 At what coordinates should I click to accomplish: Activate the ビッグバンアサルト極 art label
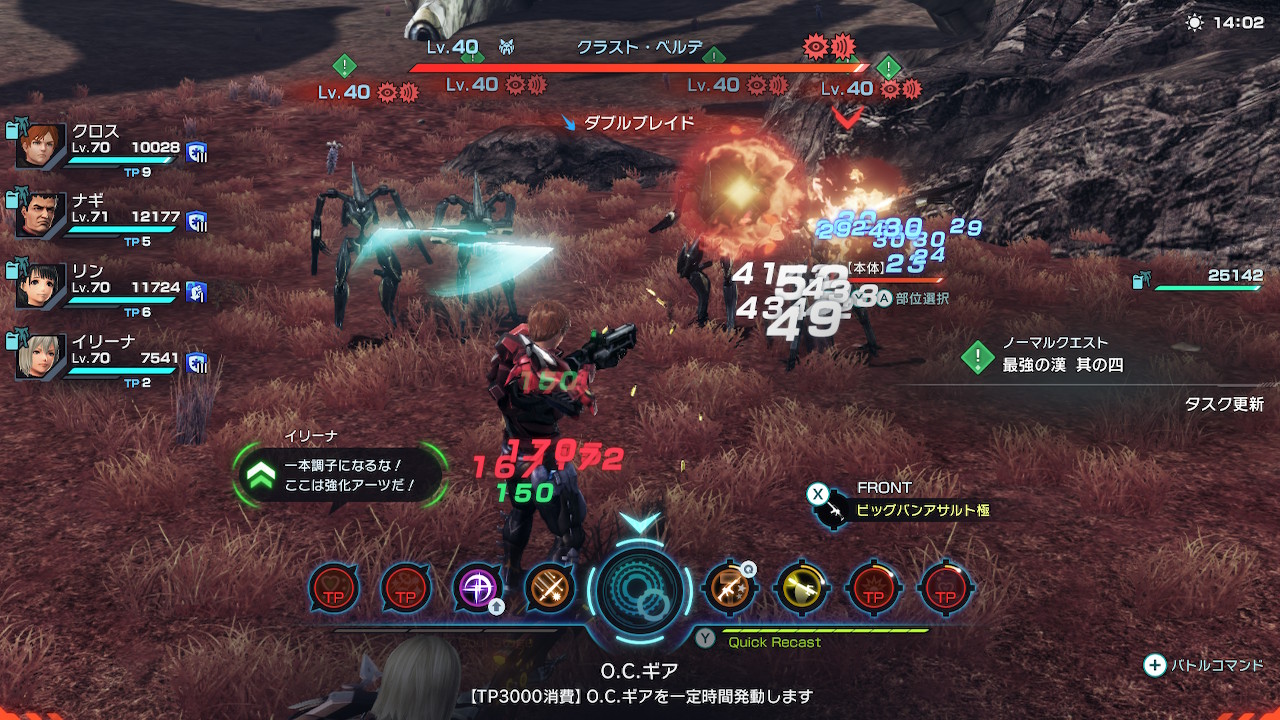922,510
